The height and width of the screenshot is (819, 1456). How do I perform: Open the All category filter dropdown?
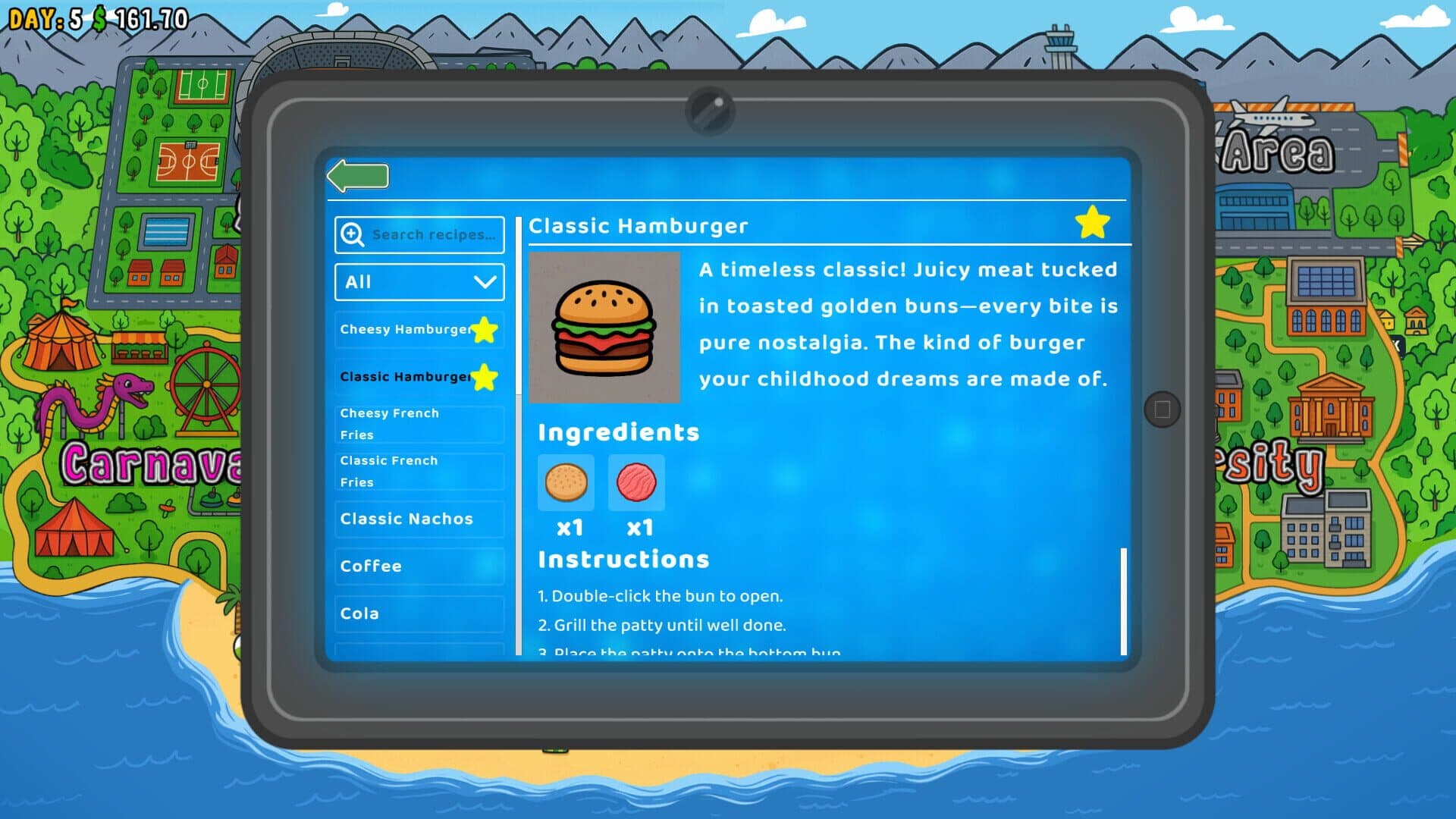pyautogui.click(x=419, y=282)
